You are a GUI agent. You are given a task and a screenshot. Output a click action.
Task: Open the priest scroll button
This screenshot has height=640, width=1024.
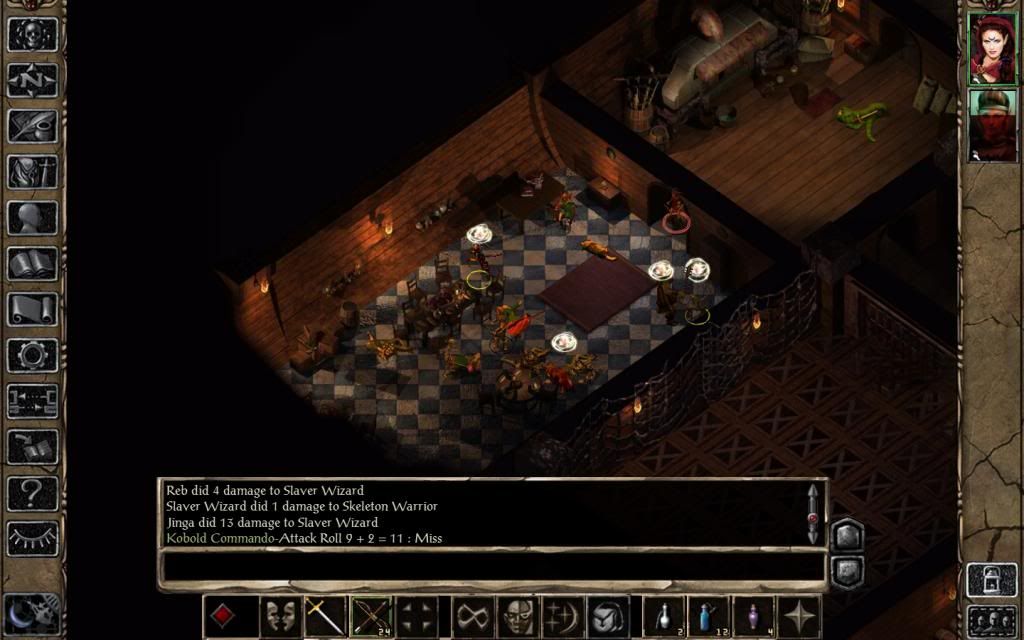pyautogui.click(x=33, y=310)
